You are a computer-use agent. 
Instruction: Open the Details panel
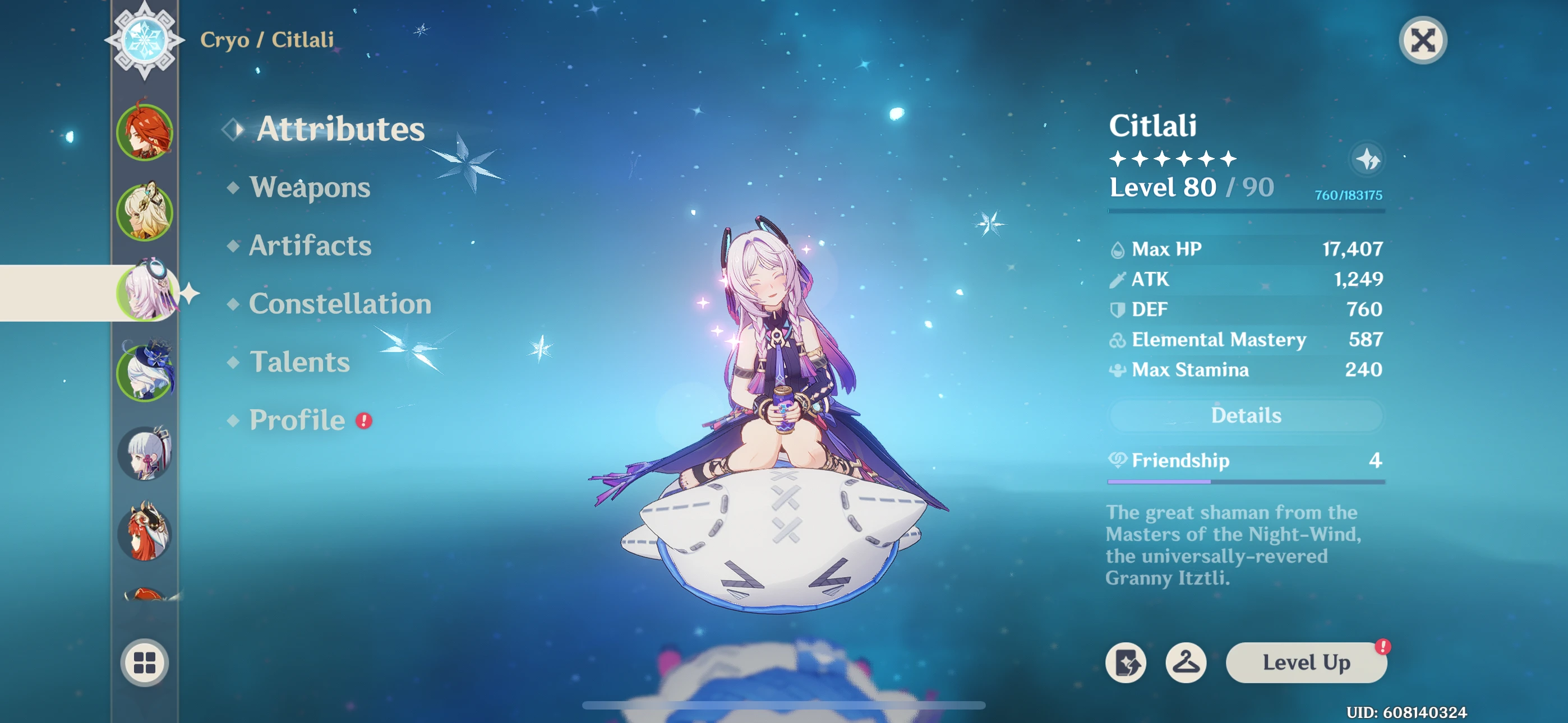tap(1246, 415)
